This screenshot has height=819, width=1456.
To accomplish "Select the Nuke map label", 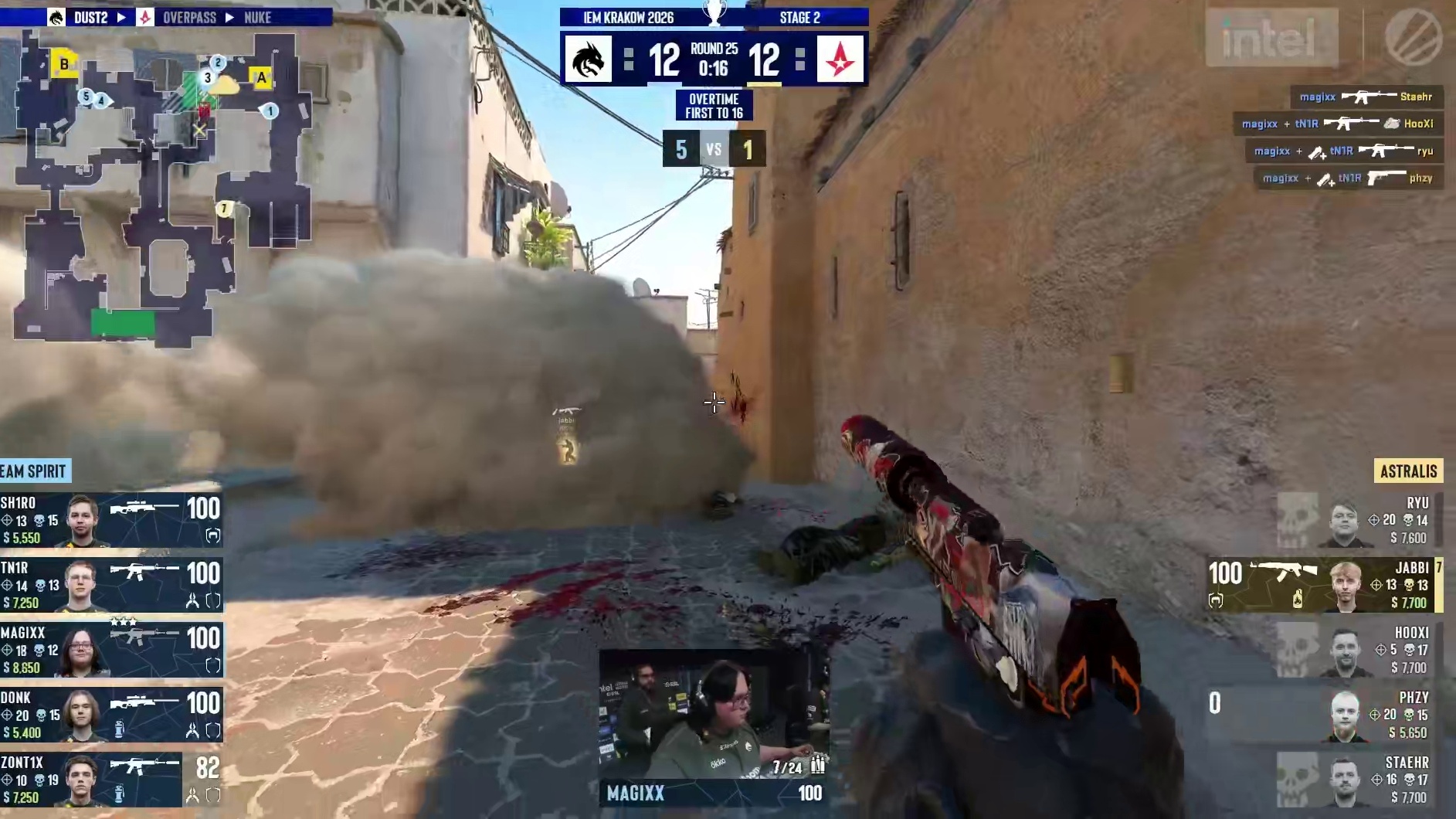I will coord(257,17).
